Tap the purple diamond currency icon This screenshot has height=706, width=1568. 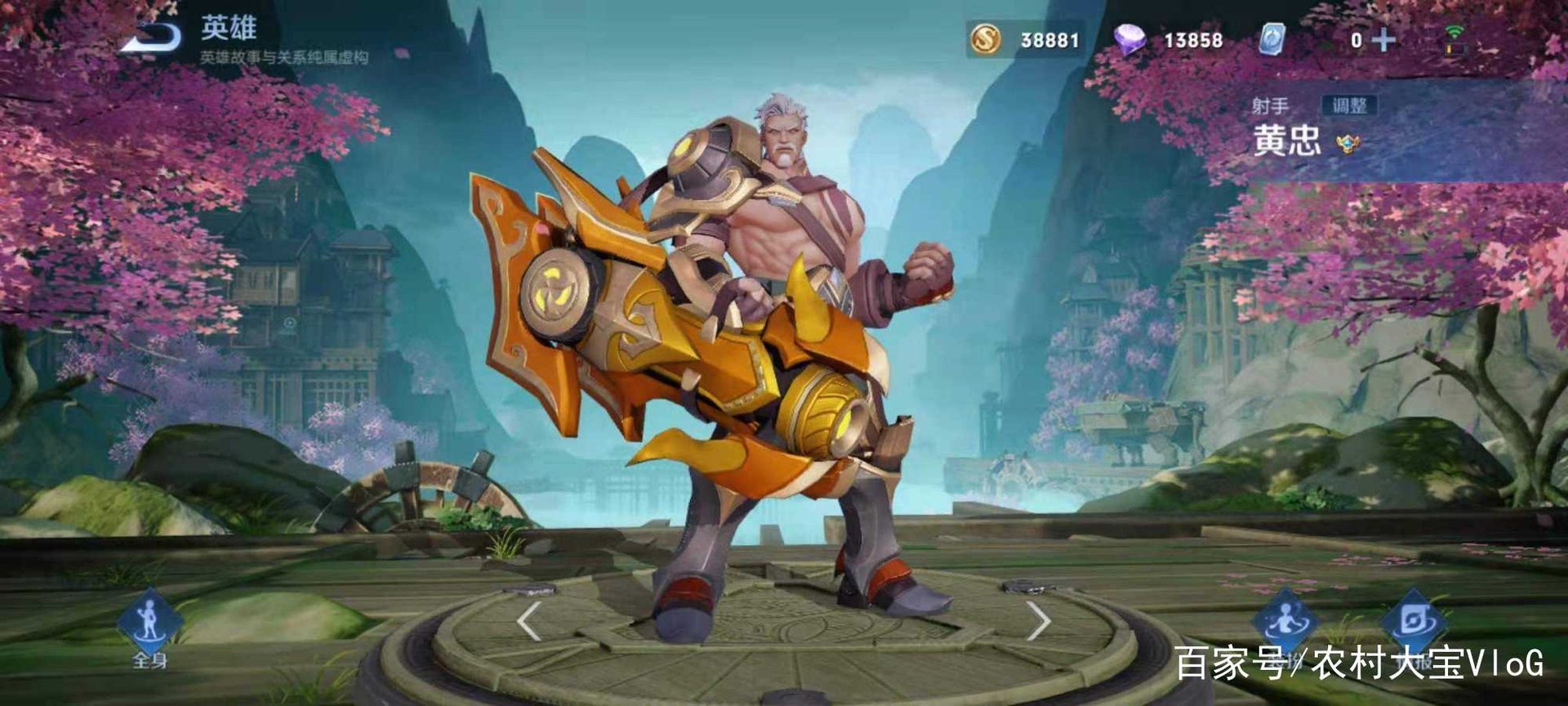pyautogui.click(x=1130, y=39)
